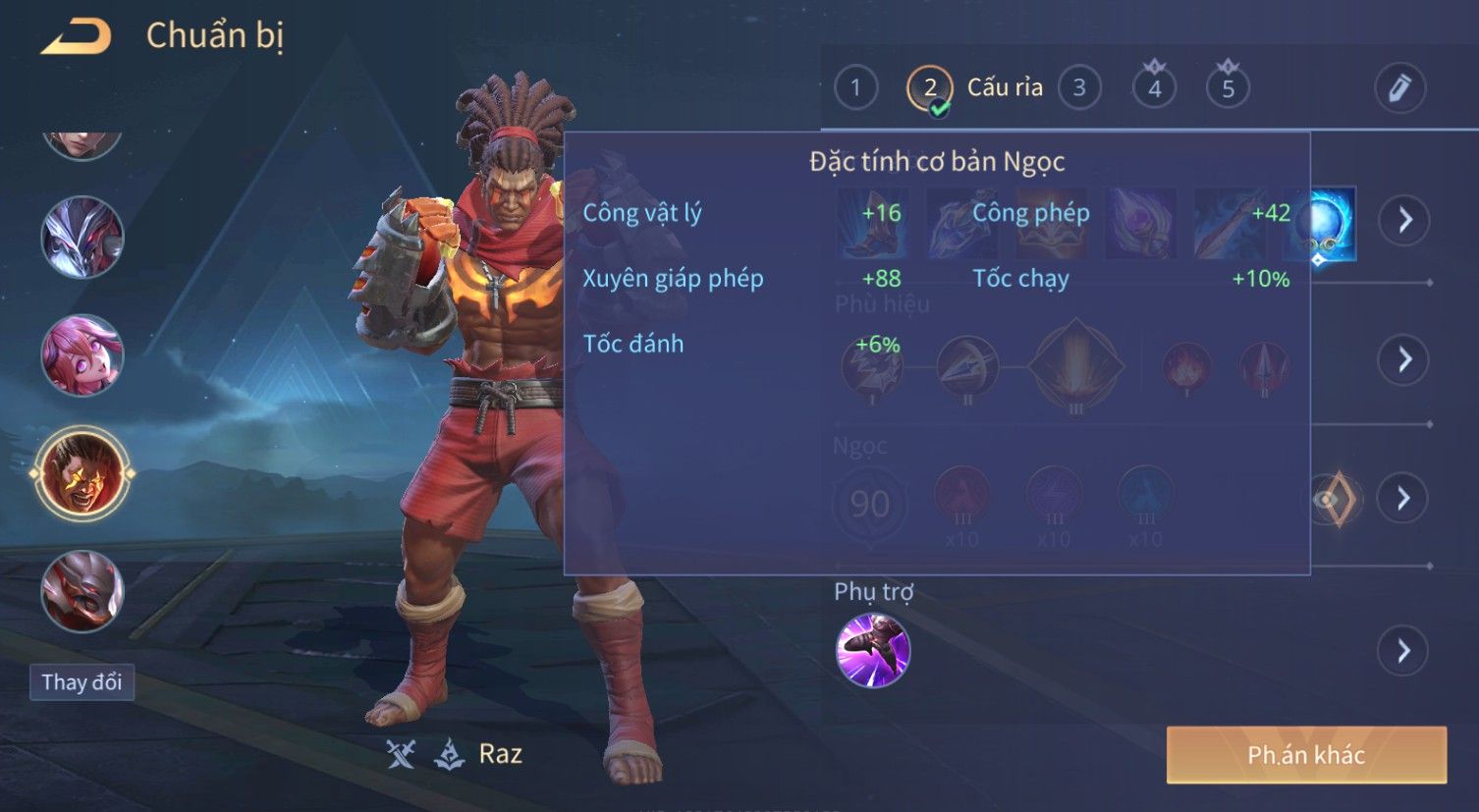Choose preset 2 Cấu rỉa

[x=930, y=88]
